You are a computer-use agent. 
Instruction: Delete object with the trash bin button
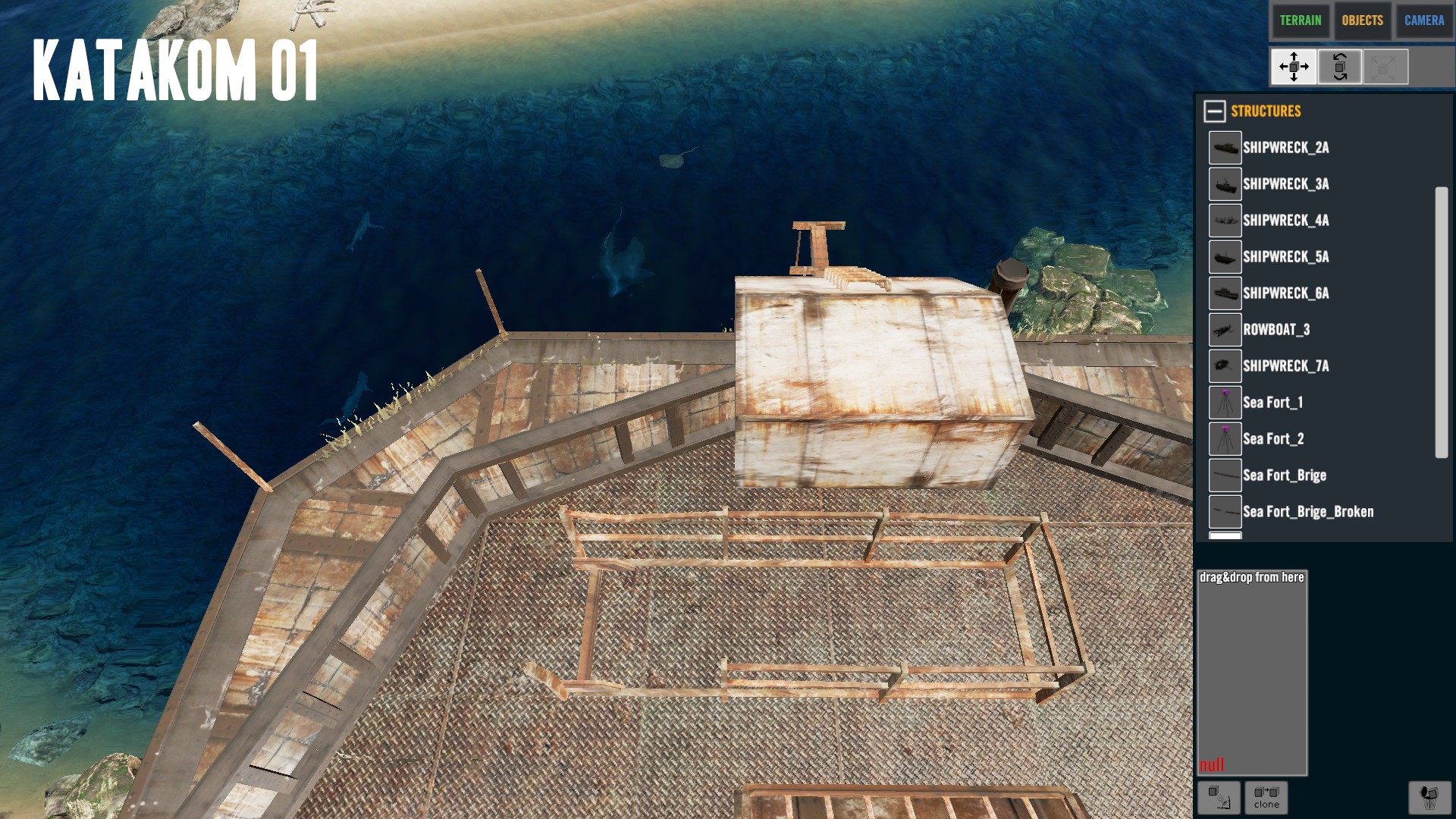click(1429, 798)
